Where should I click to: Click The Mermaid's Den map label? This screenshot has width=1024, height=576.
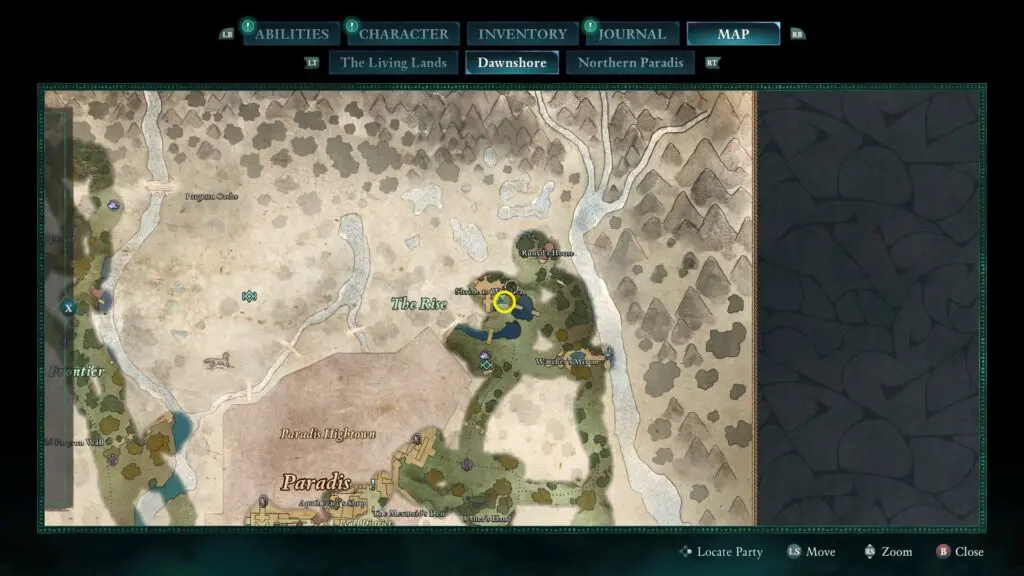click(408, 512)
